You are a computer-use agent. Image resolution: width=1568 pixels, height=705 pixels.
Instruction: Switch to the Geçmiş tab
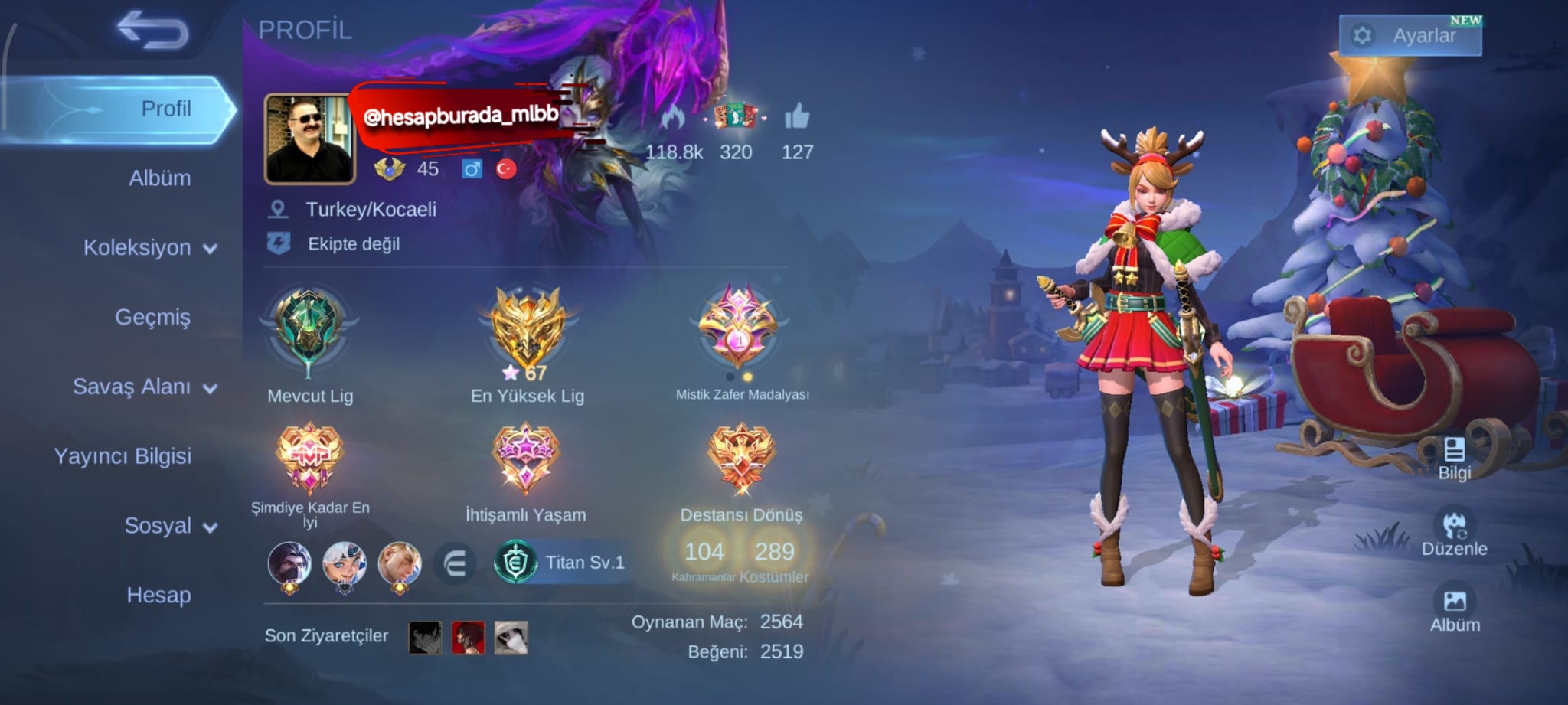coord(152,317)
